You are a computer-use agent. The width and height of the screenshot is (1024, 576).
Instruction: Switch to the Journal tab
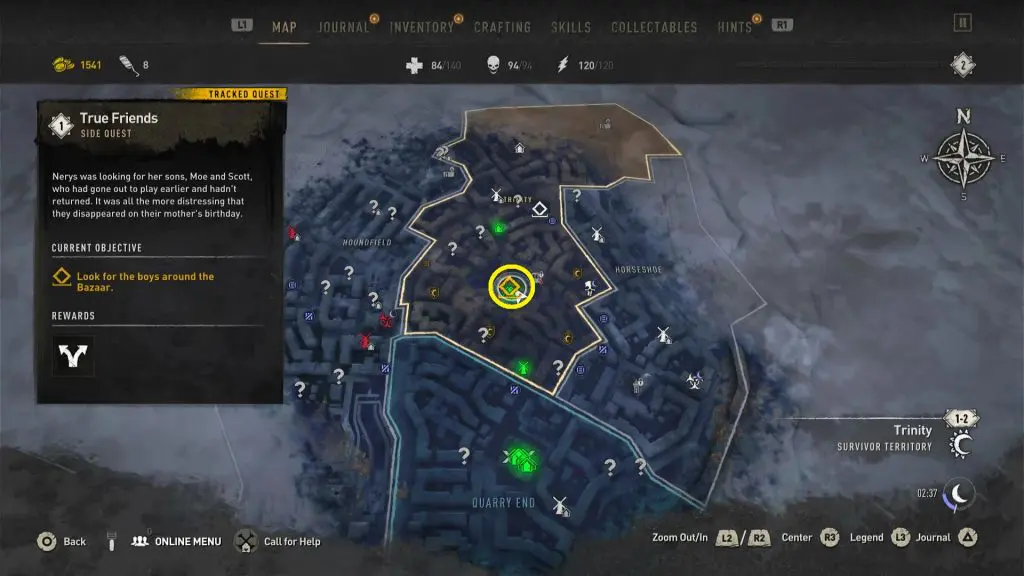click(343, 27)
